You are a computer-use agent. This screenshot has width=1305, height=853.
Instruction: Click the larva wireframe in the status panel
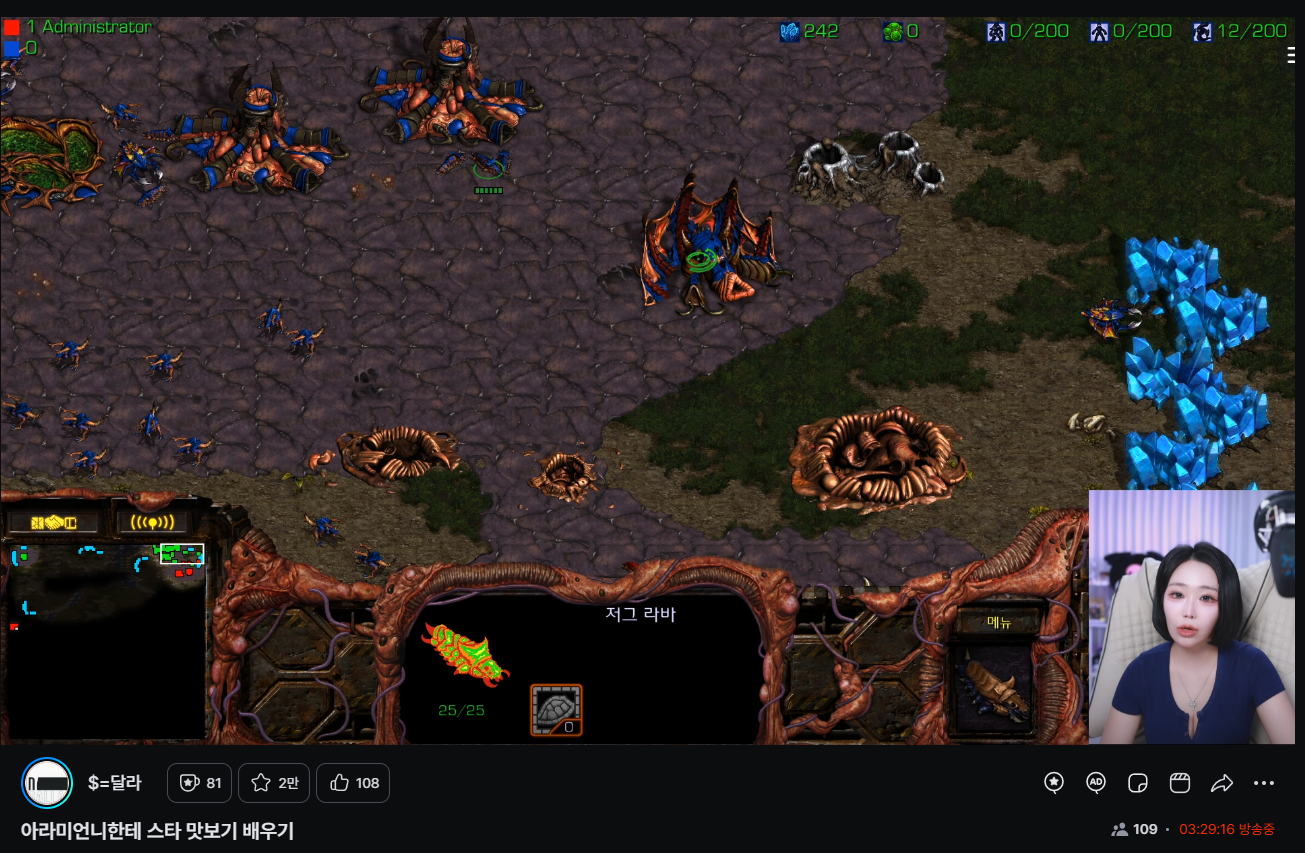click(x=465, y=654)
